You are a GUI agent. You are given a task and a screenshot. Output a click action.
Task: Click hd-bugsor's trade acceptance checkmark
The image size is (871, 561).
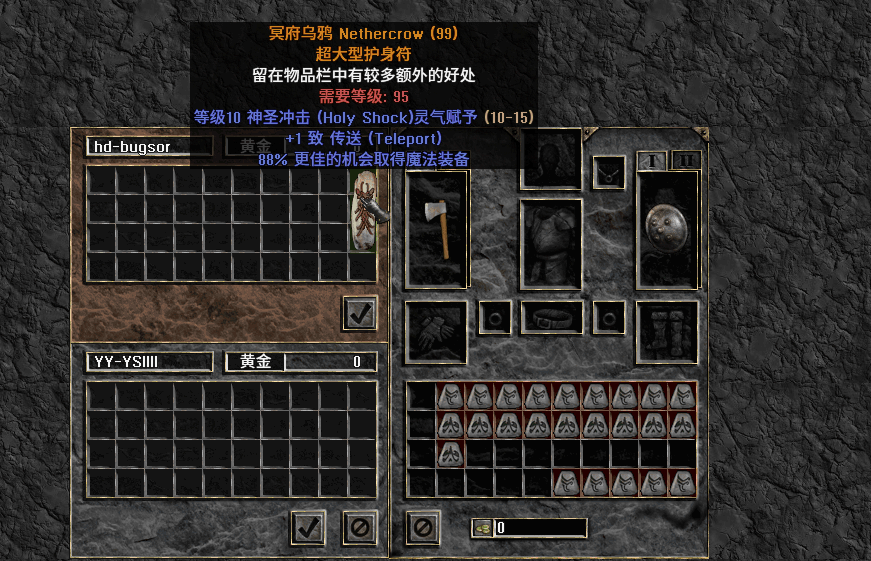359,313
